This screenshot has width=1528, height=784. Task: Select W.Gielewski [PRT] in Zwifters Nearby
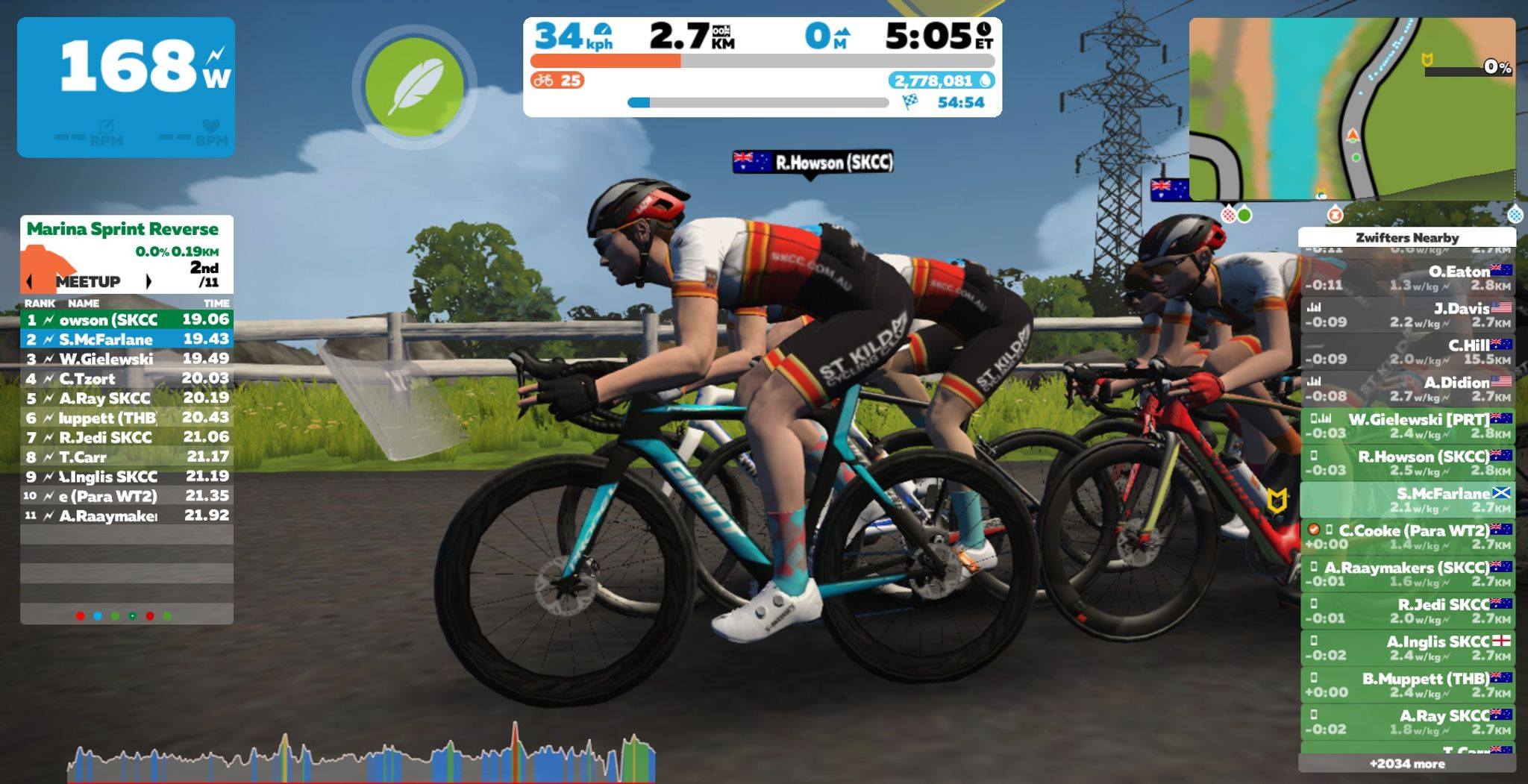[x=1408, y=426]
